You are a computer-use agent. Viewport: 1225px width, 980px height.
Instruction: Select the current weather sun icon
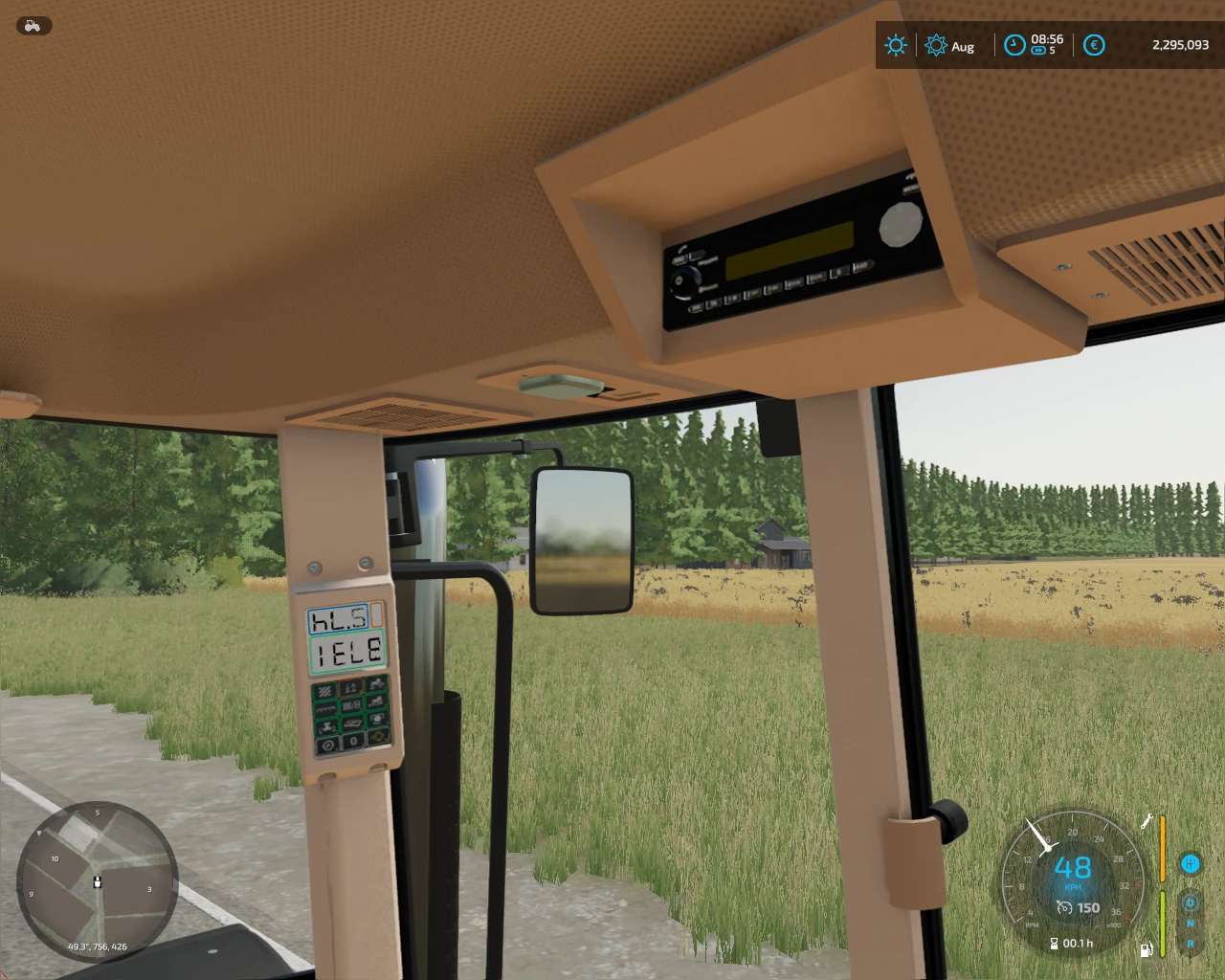tap(896, 45)
